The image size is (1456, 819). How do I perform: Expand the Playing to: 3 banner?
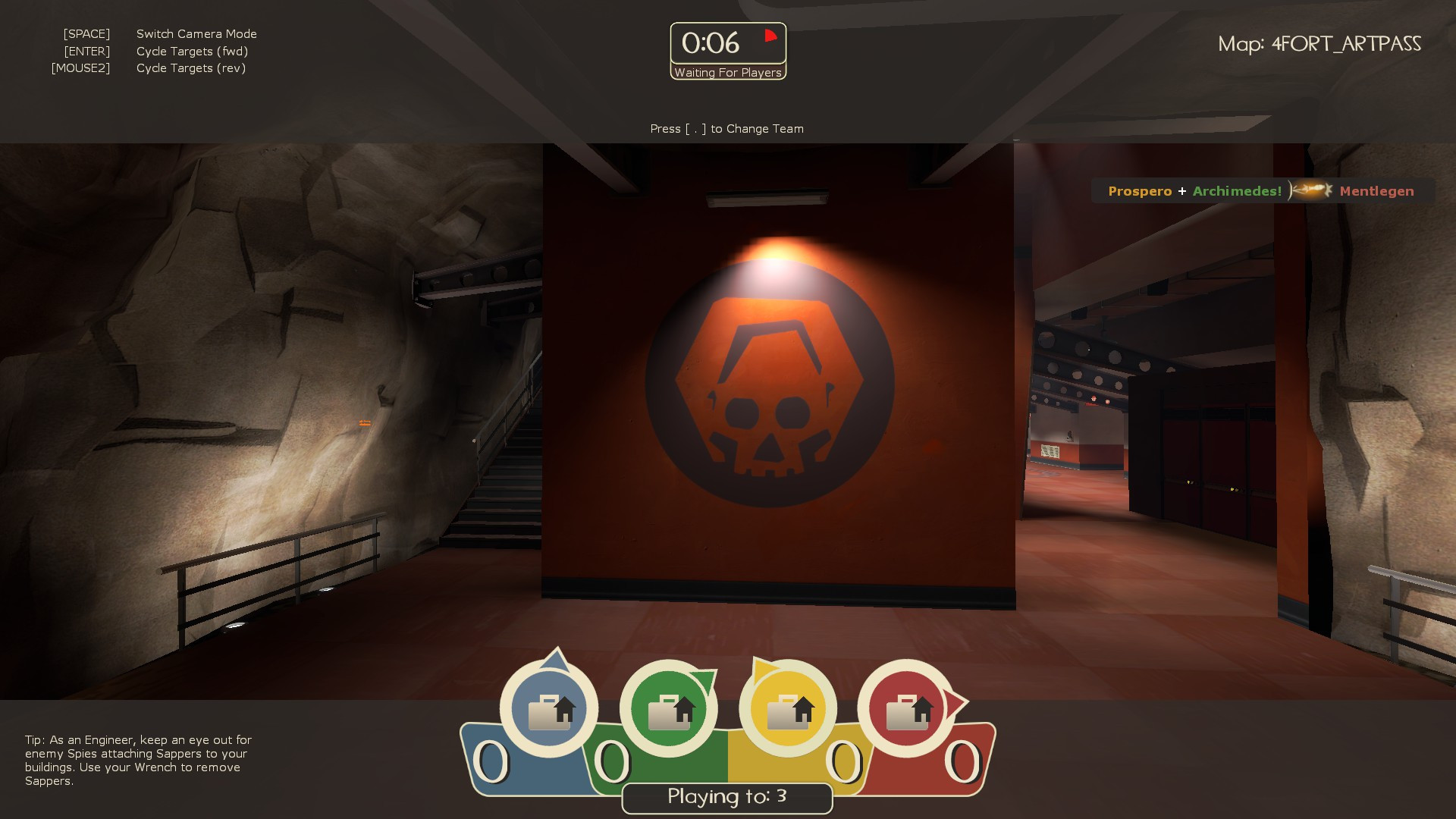point(726,798)
